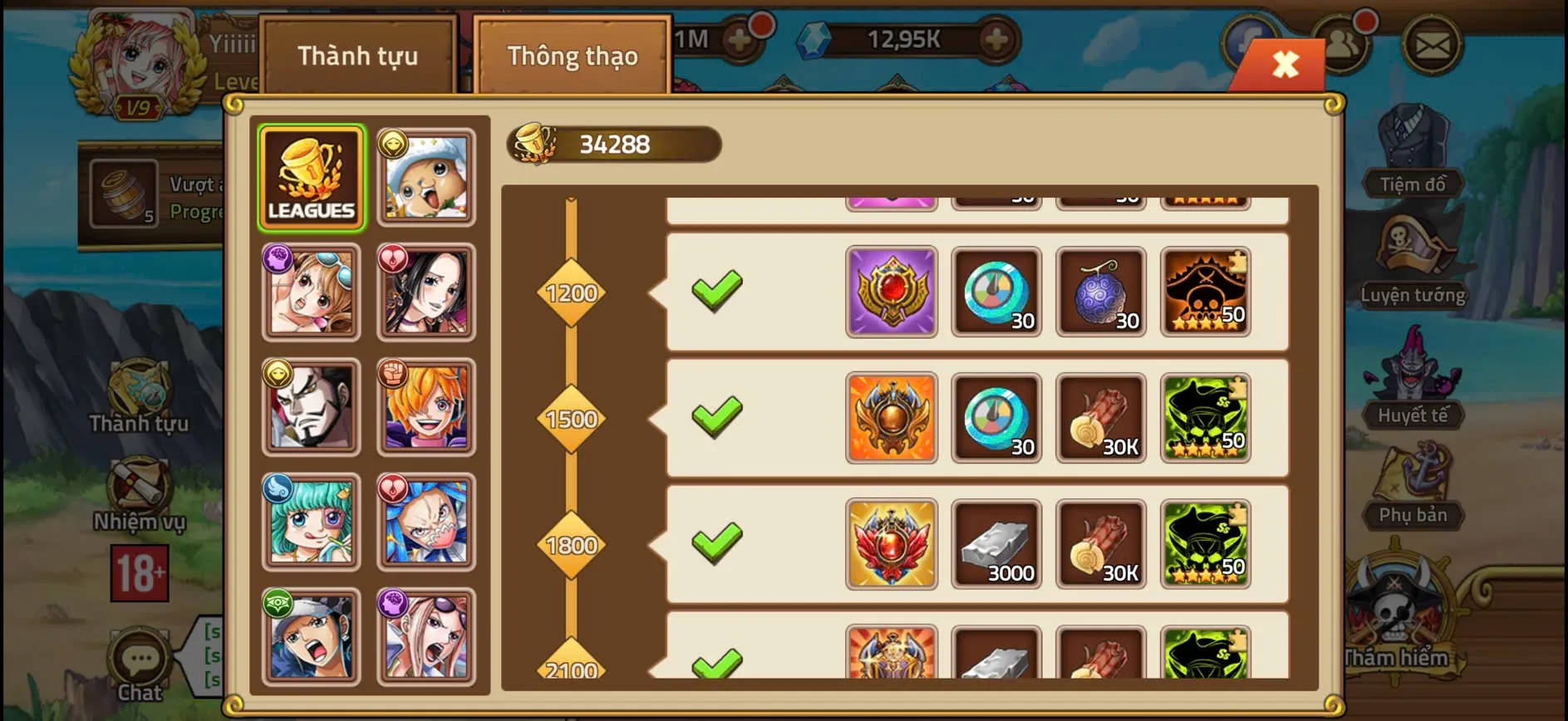The image size is (1568, 721).
Task: Click the checkmark beside the 1200 milestone
Action: (716, 292)
